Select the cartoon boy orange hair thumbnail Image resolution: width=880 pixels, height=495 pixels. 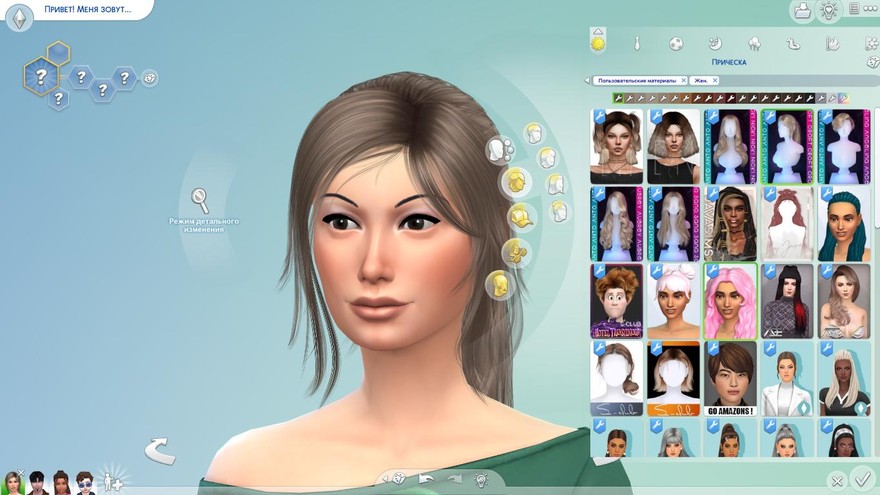[616, 301]
